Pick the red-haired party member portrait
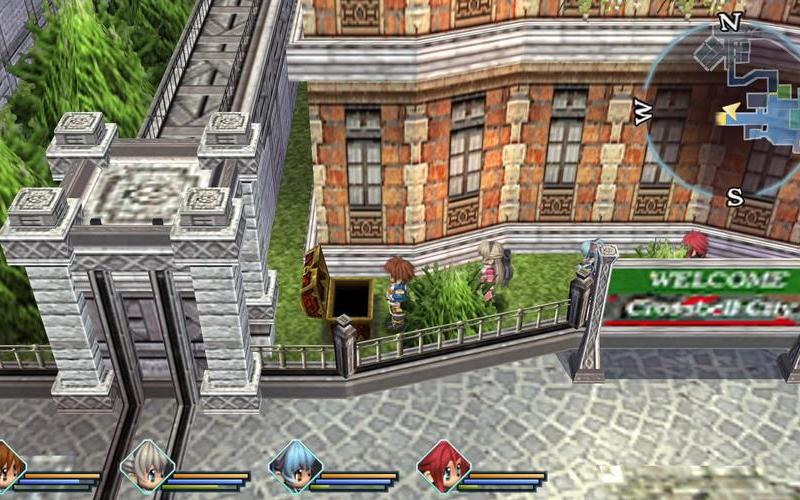The height and width of the screenshot is (500, 800). click(x=442, y=467)
